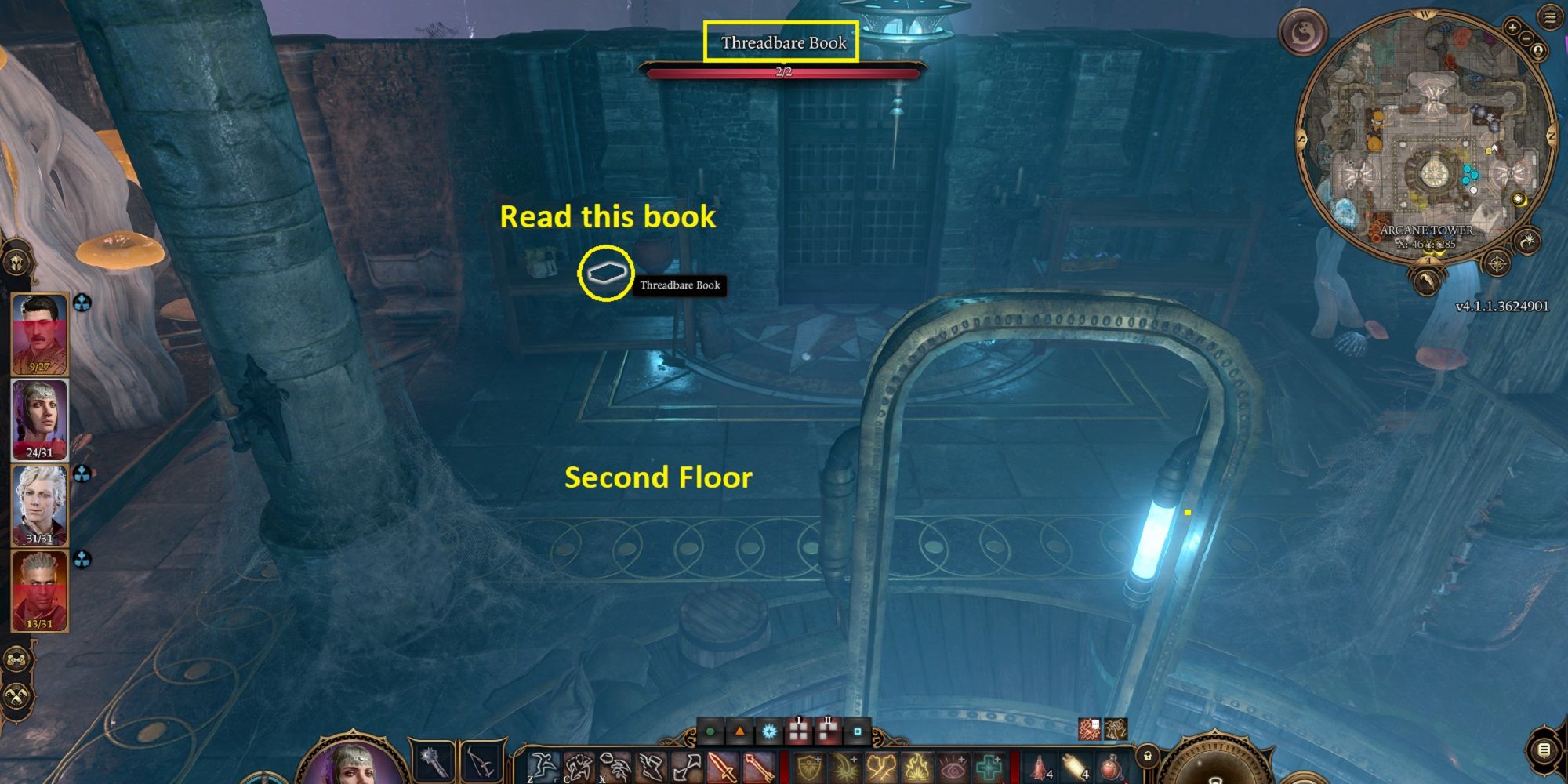
Task: Toggle the hotbar lock button
Action: coord(1147,757)
